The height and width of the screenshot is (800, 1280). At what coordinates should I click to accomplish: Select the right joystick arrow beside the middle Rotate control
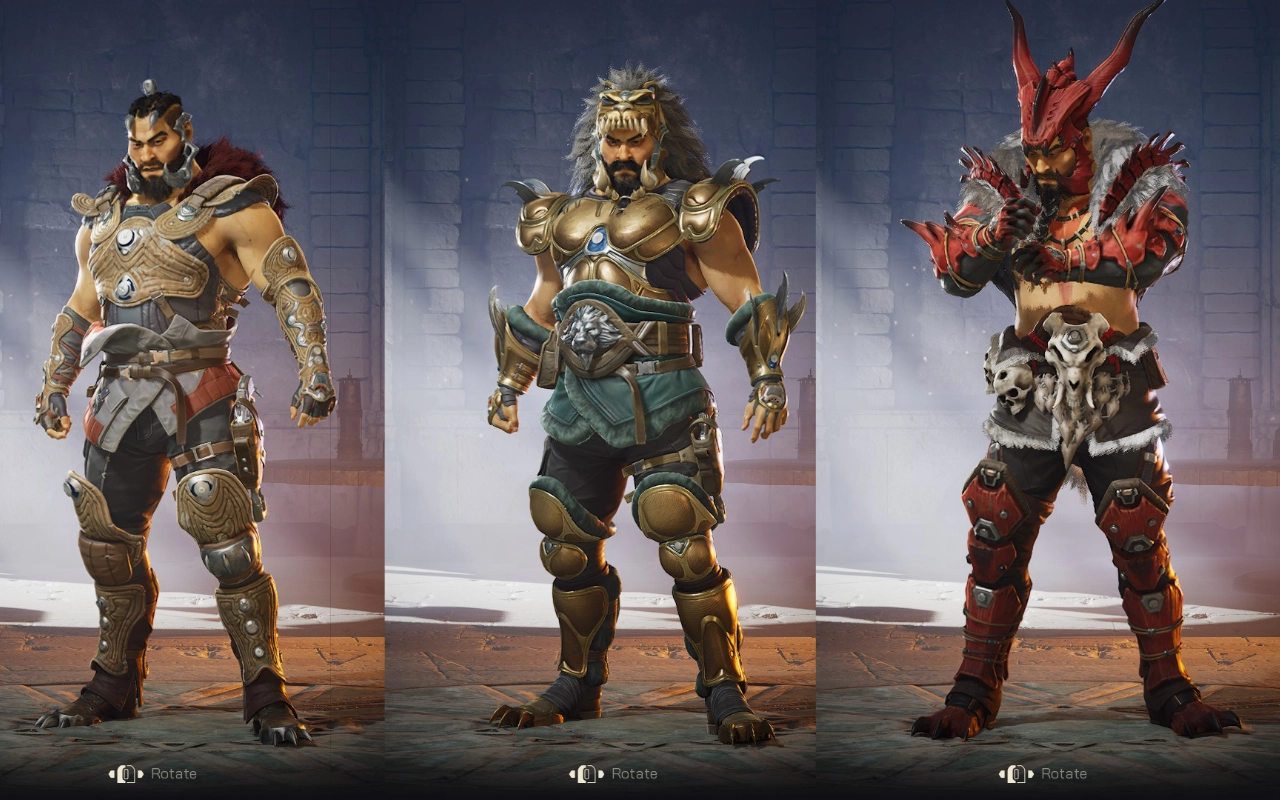599,773
